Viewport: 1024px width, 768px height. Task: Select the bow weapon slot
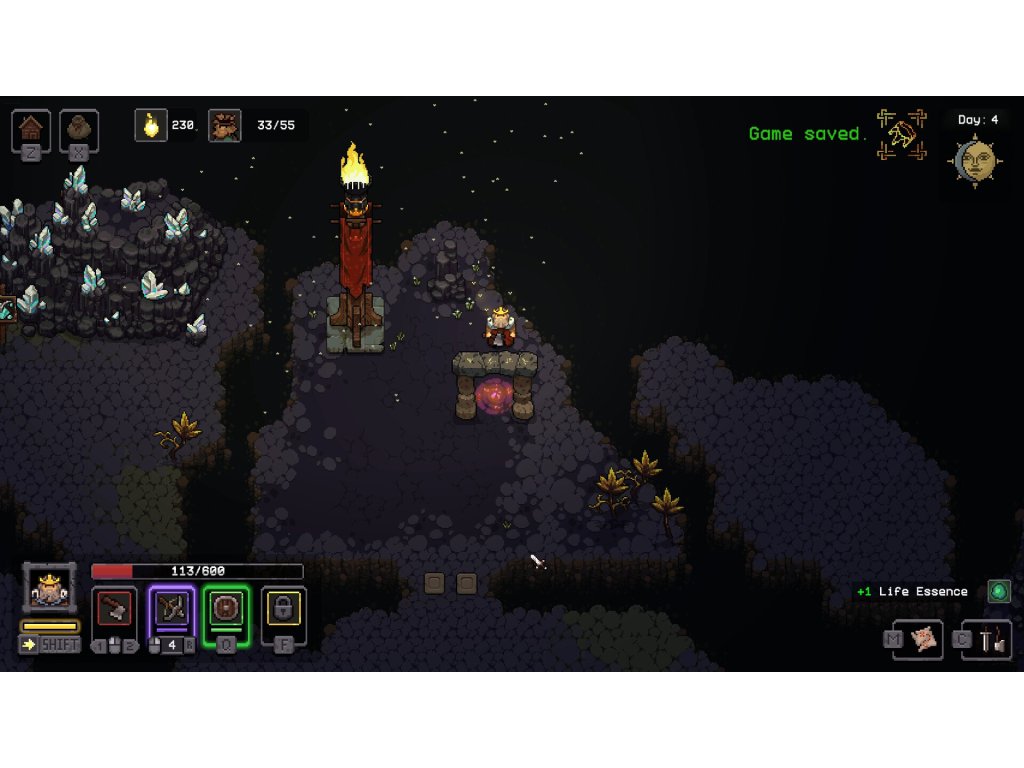[171, 609]
